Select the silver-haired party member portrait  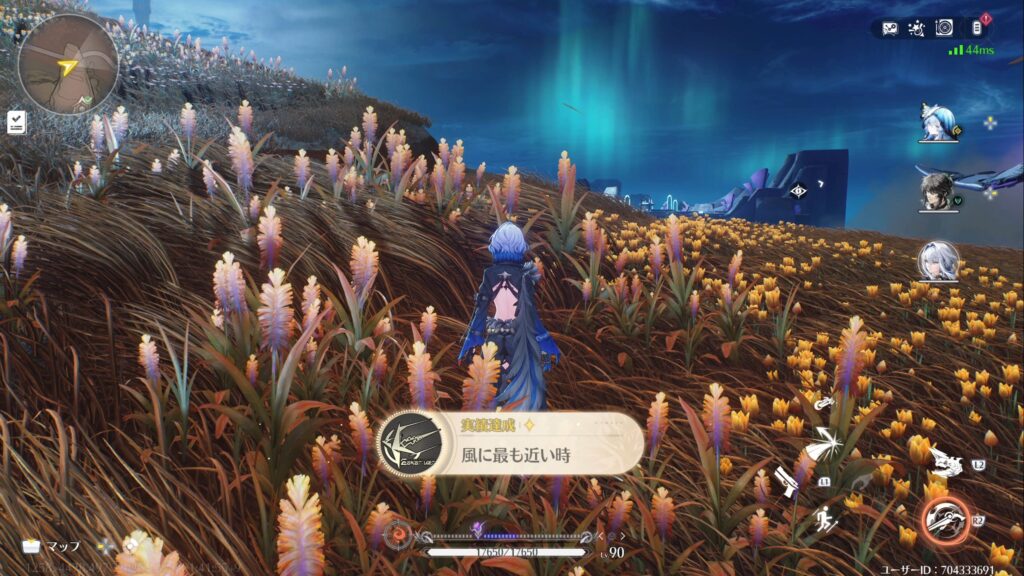tap(939, 261)
